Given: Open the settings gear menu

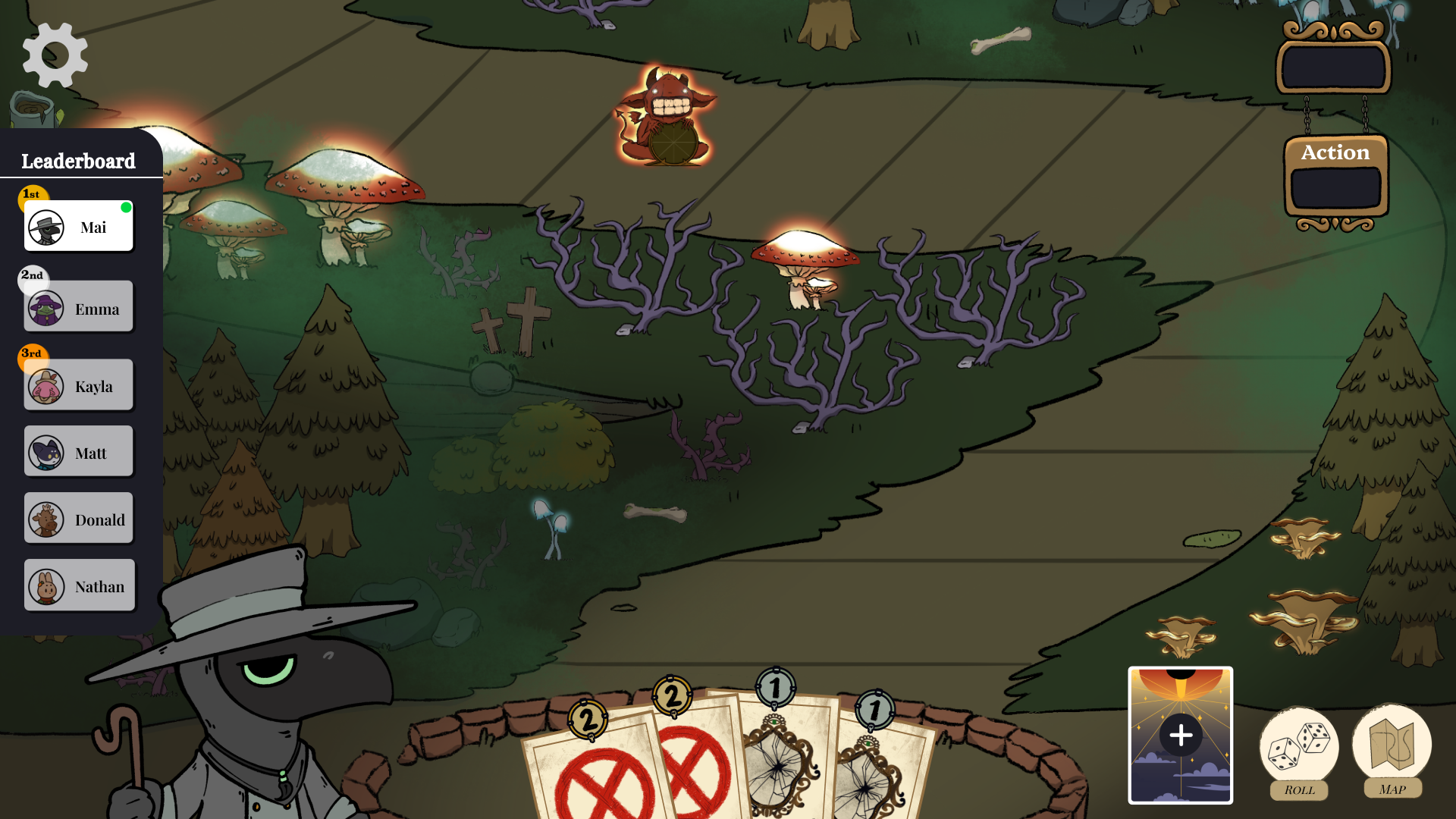Looking at the screenshot, I should (54, 54).
